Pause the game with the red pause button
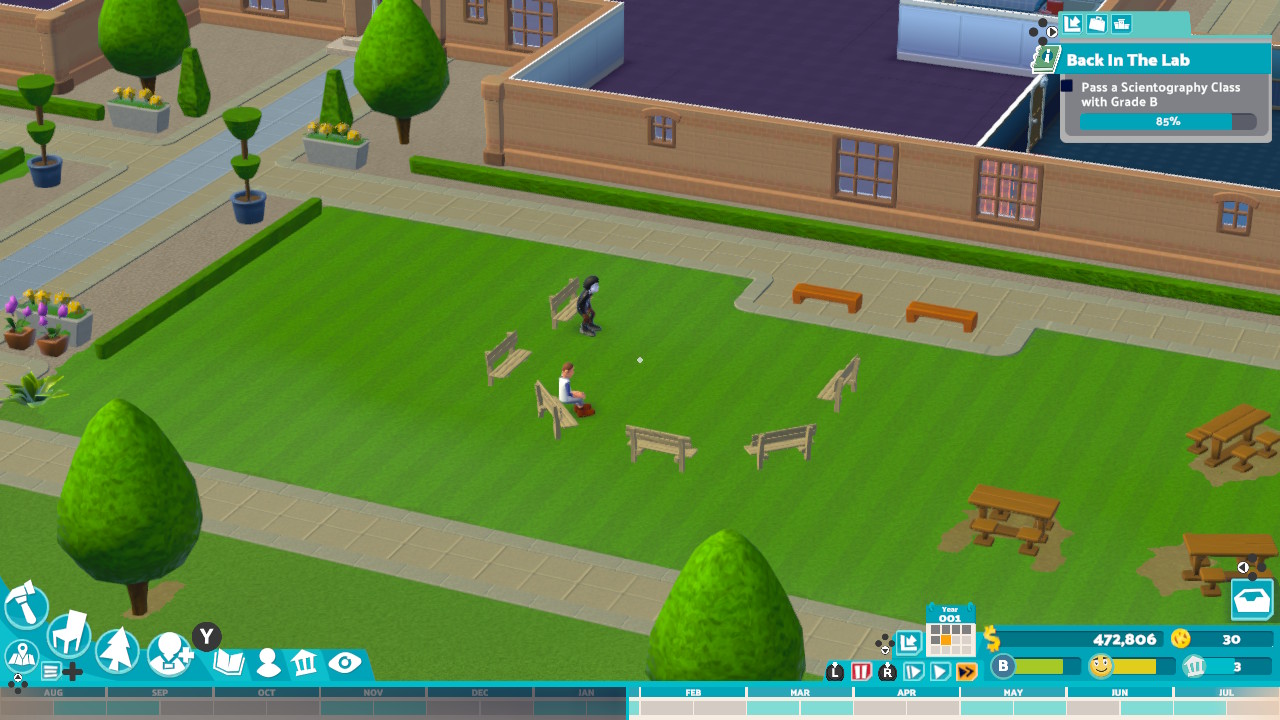1280x720 pixels. coord(861,672)
